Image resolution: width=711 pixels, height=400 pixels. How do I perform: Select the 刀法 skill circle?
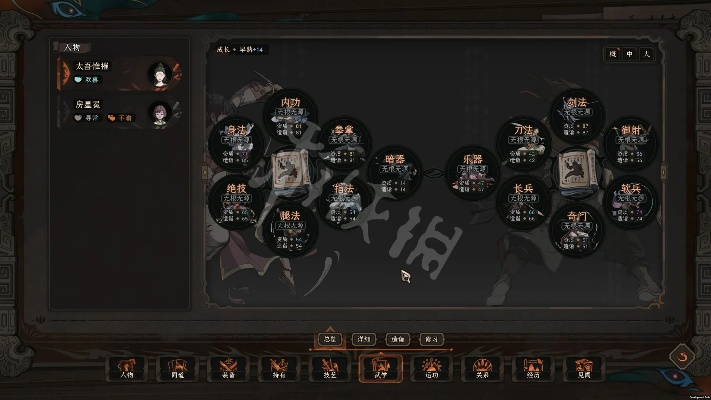coord(523,141)
